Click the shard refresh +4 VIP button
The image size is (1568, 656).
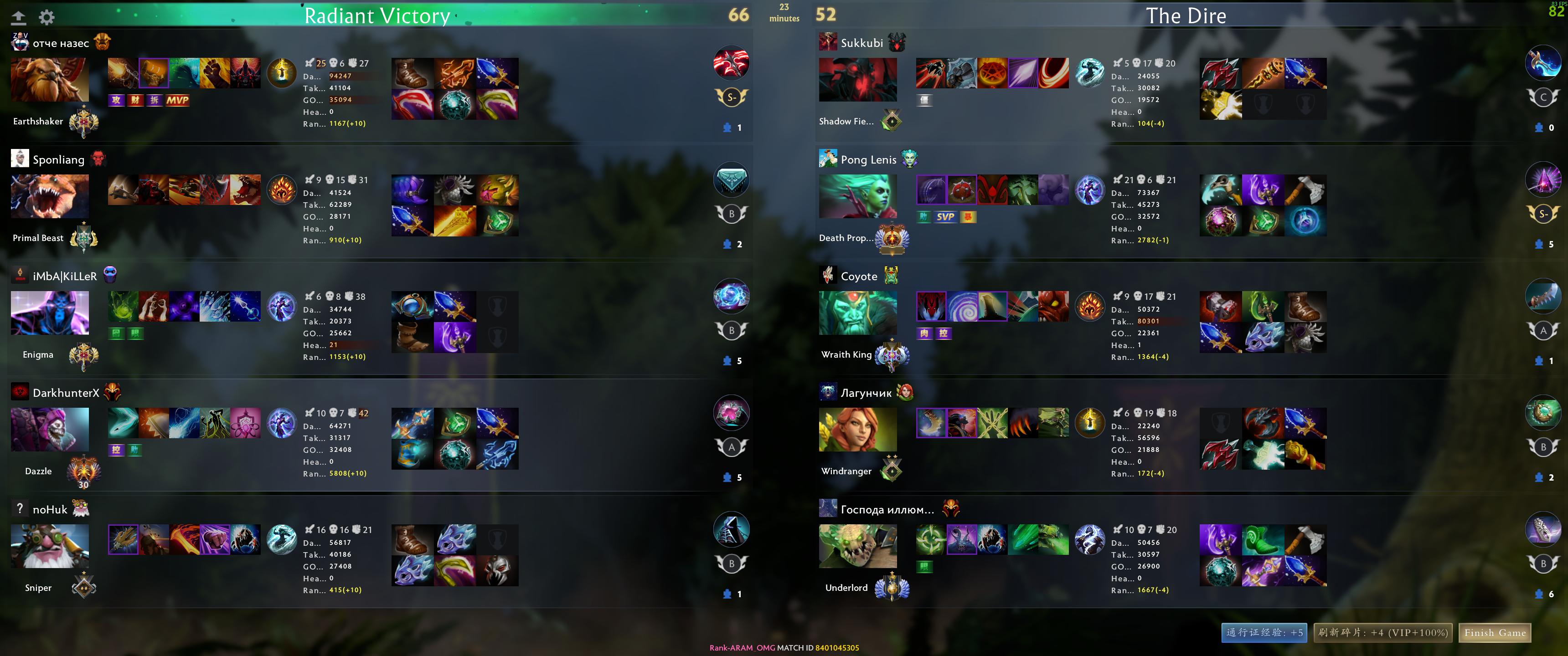pos(1382,633)
